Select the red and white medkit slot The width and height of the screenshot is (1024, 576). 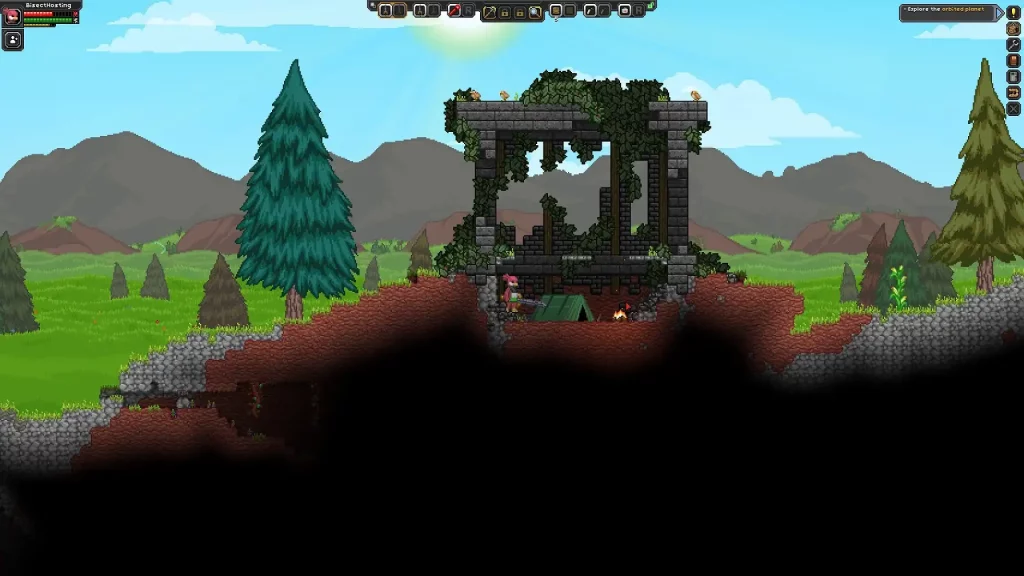tap(624, 10)
